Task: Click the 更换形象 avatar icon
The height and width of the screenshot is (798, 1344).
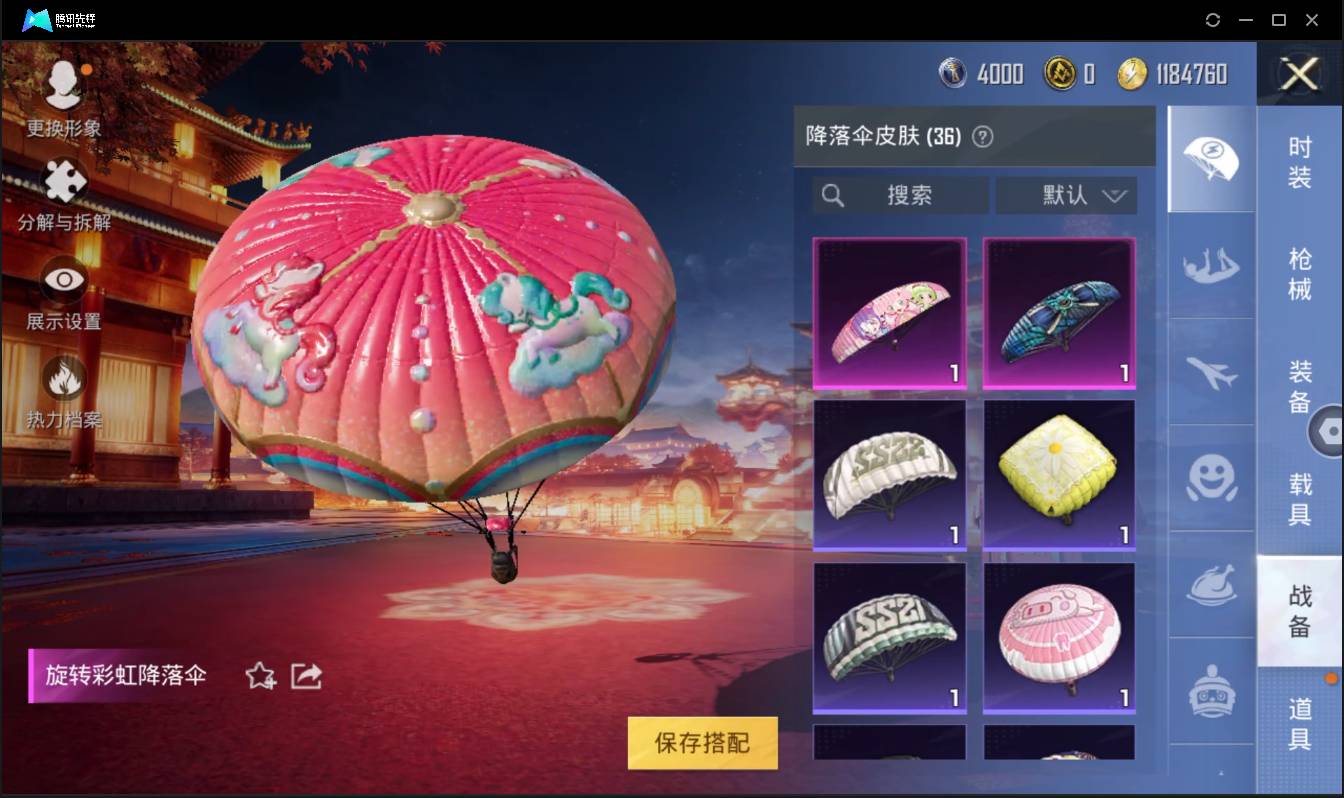Action: coord(63,85)
